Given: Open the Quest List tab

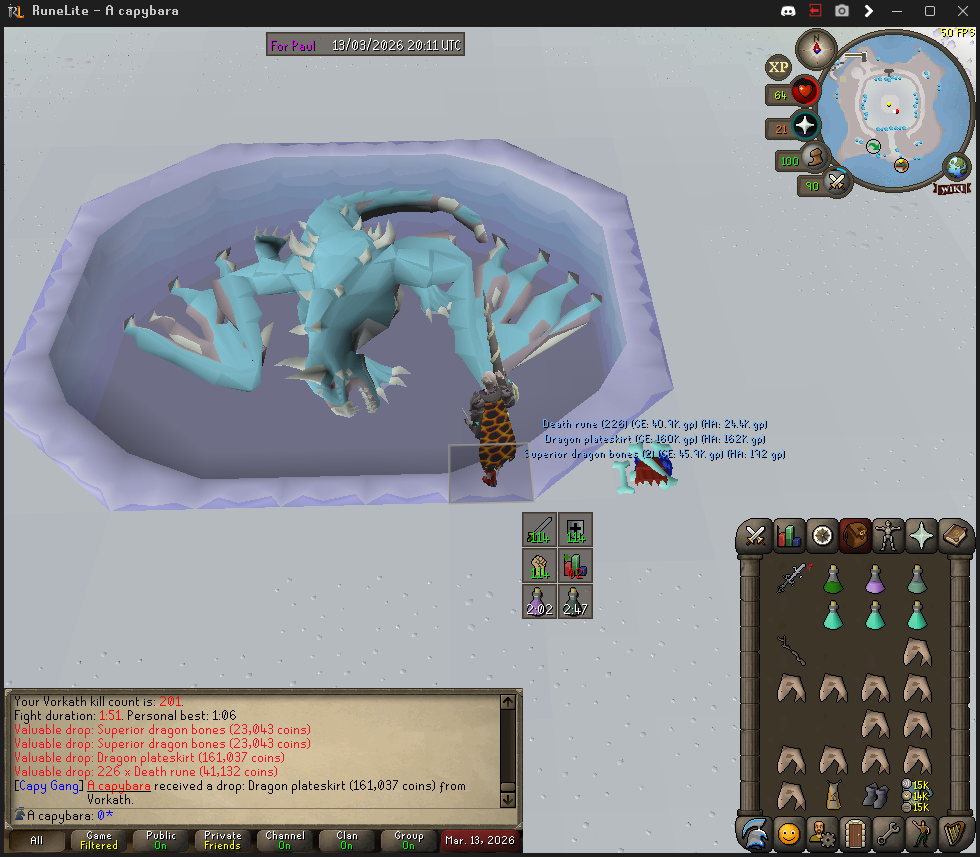Looking at the screenshot, I should [x=822, y=536].
